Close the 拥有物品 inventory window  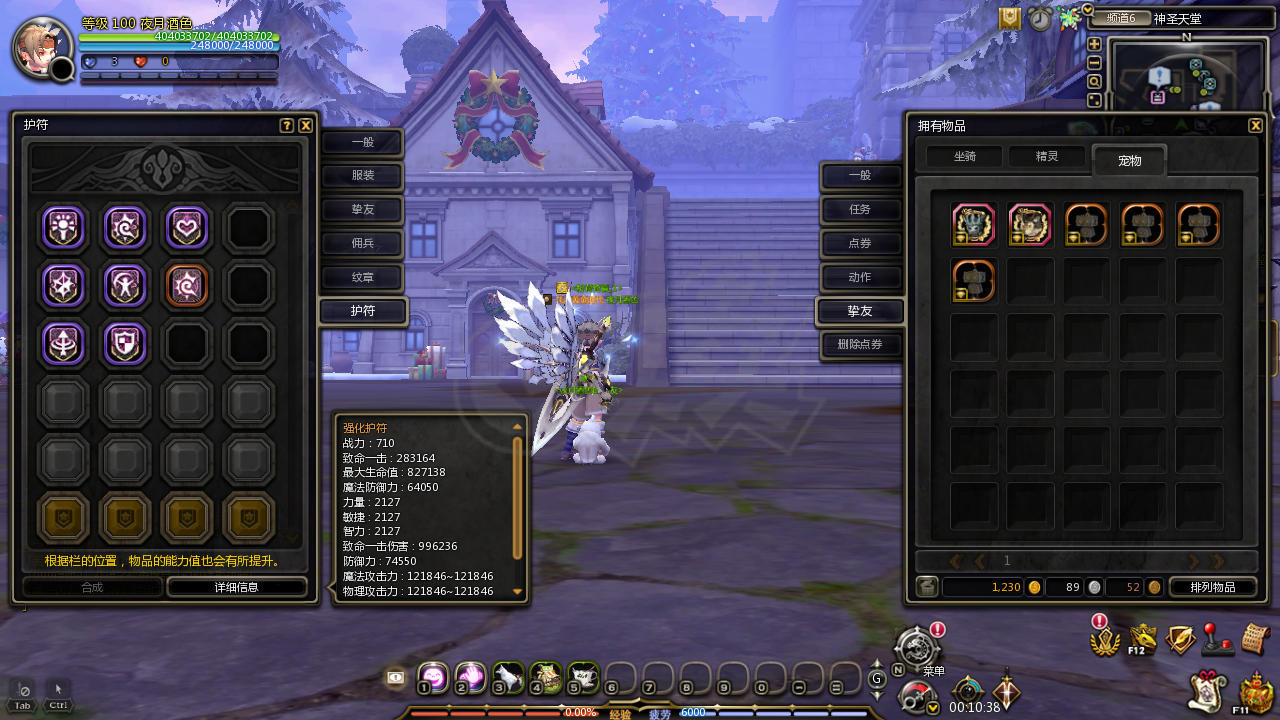point(1255,125)
